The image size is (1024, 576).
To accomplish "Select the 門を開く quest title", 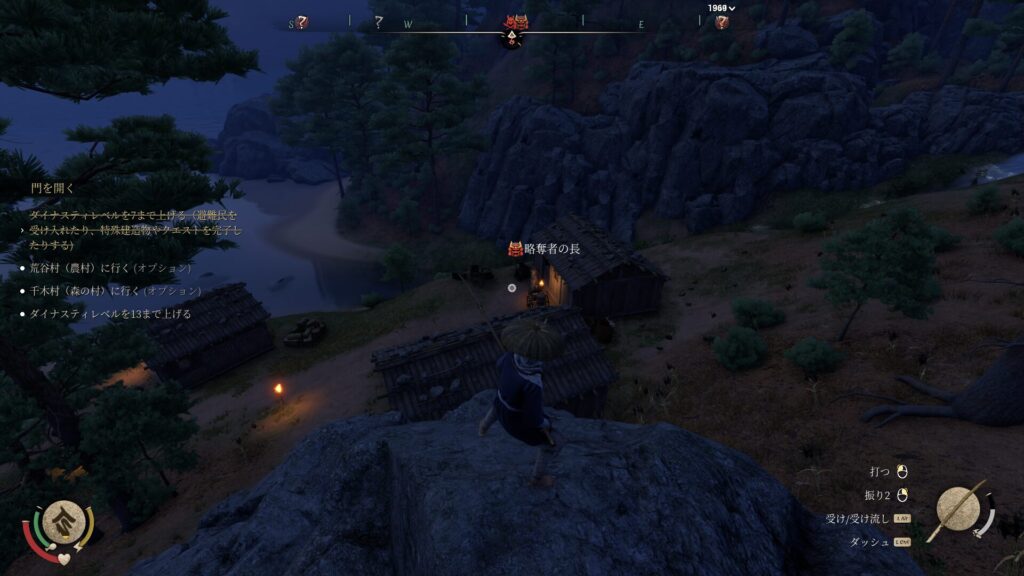I will pyautogui.click(x=52, y=187).
